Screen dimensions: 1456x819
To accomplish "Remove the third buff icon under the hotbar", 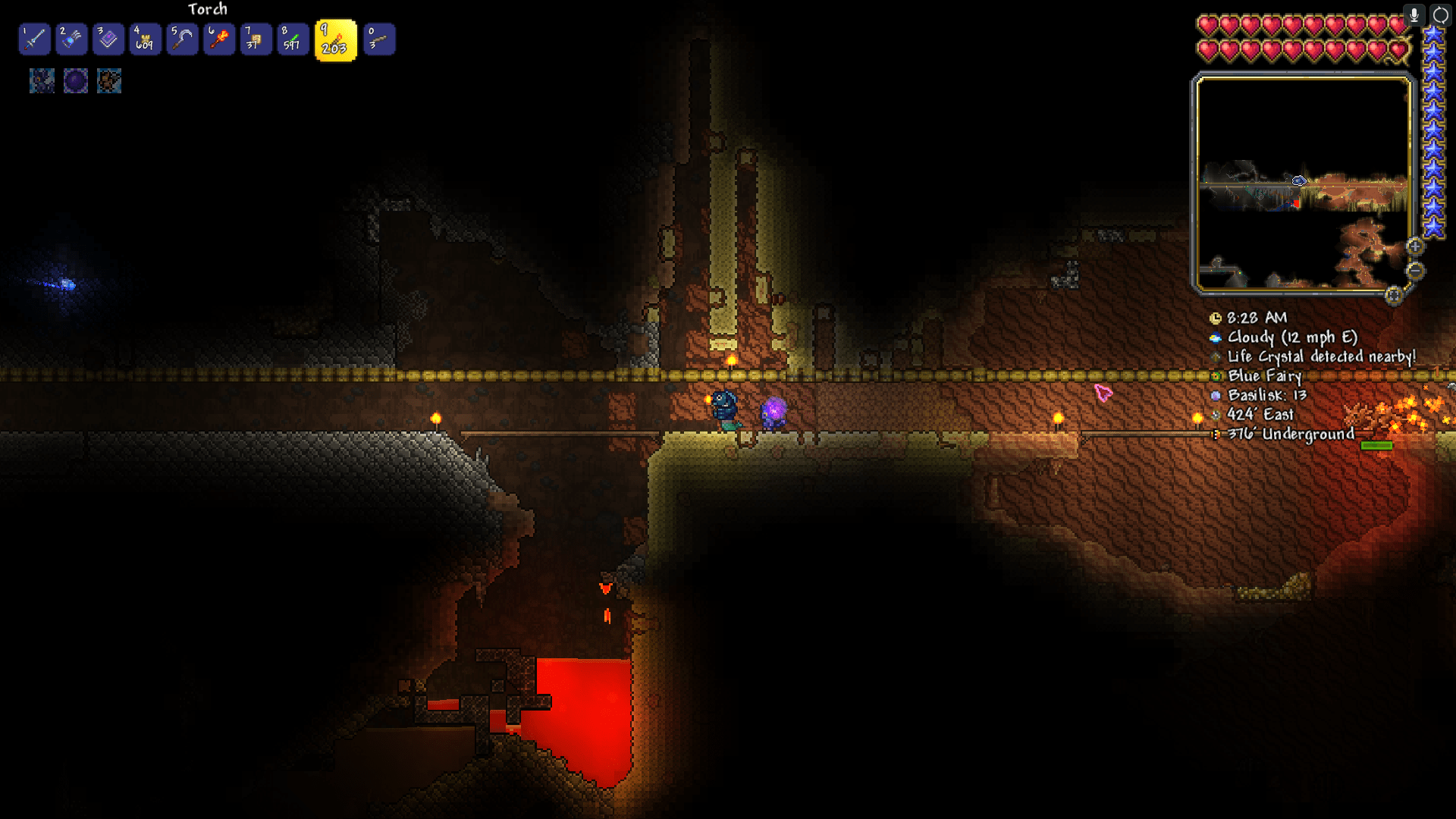I will tap(108, 81).
